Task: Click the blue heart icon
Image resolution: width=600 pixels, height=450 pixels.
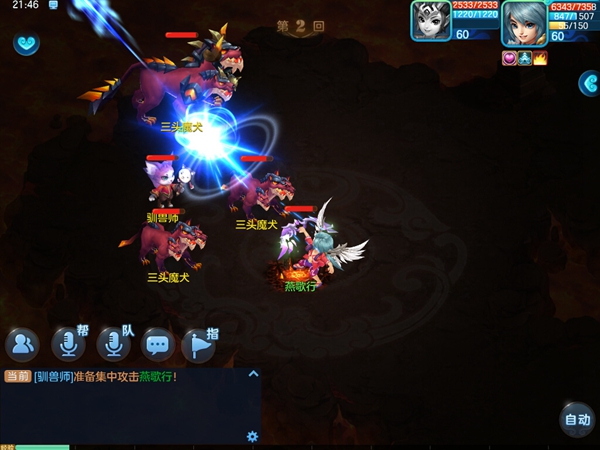Action: coord(26,44)
